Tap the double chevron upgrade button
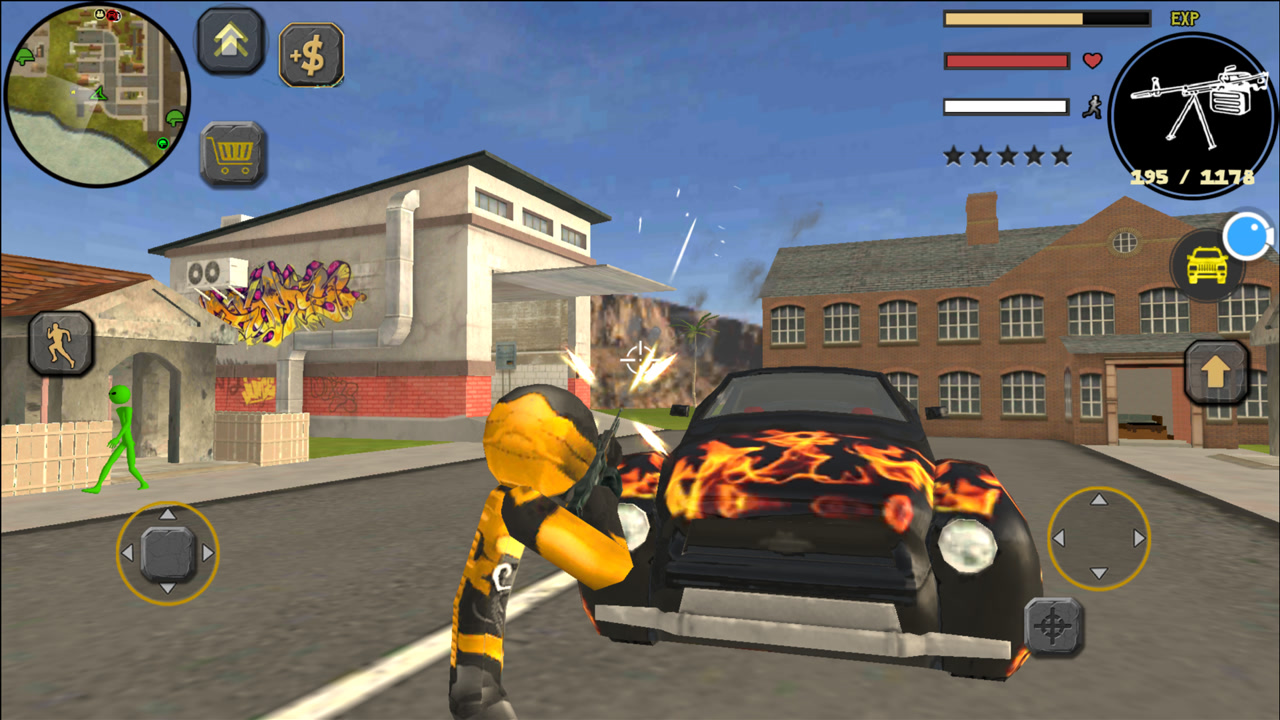 (231, 41)
